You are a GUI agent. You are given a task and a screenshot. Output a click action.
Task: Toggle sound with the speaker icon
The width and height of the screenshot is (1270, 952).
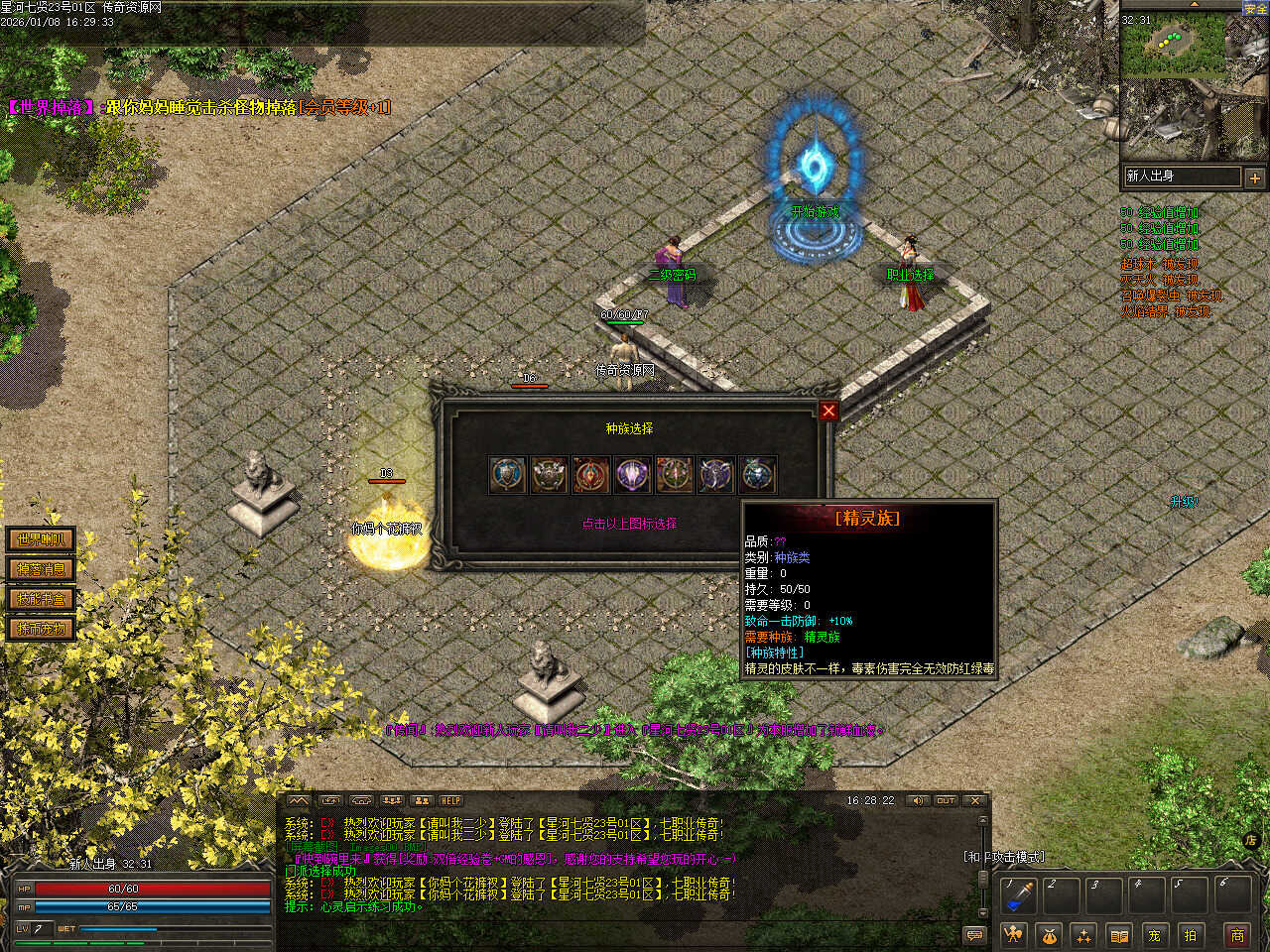point(917,800)
